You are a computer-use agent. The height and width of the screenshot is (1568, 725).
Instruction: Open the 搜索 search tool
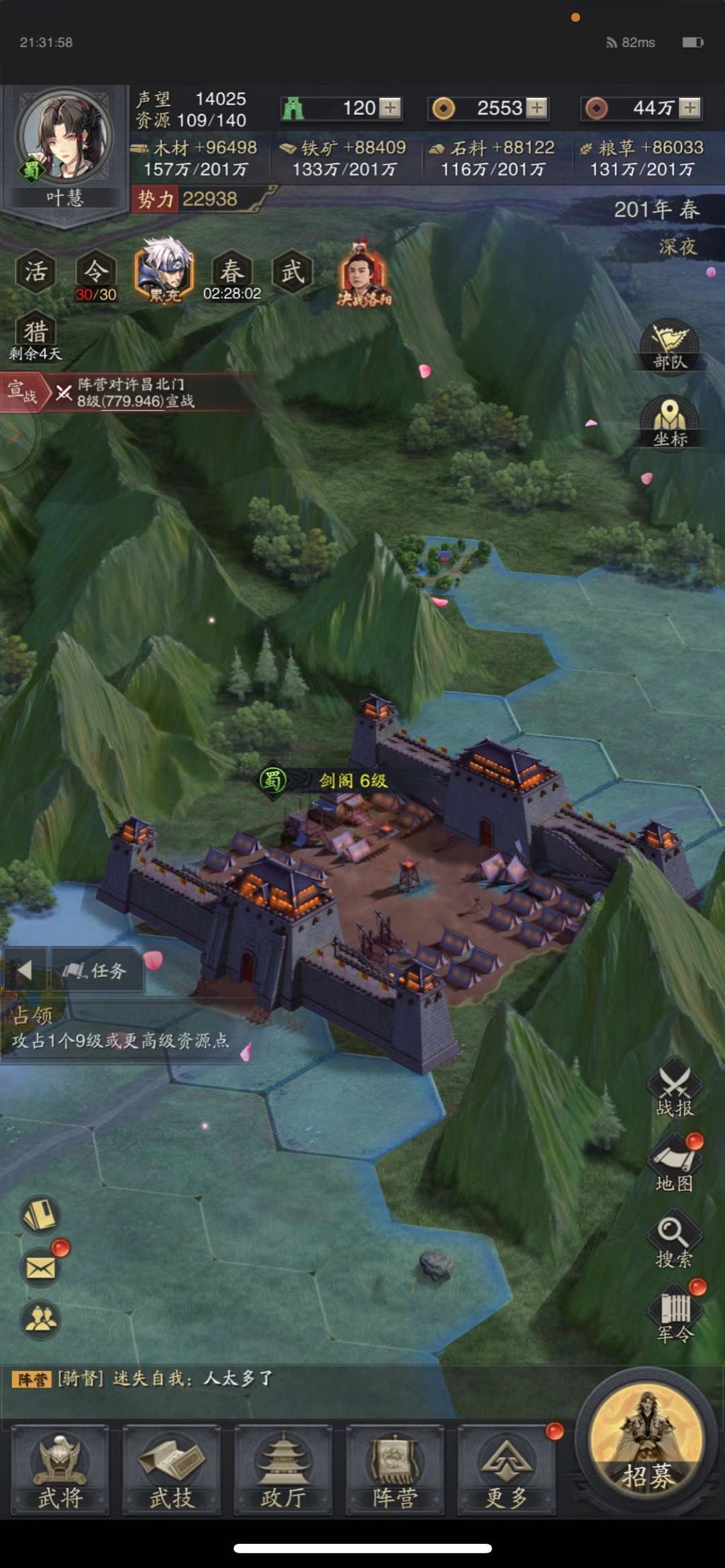click(673, 1240)
